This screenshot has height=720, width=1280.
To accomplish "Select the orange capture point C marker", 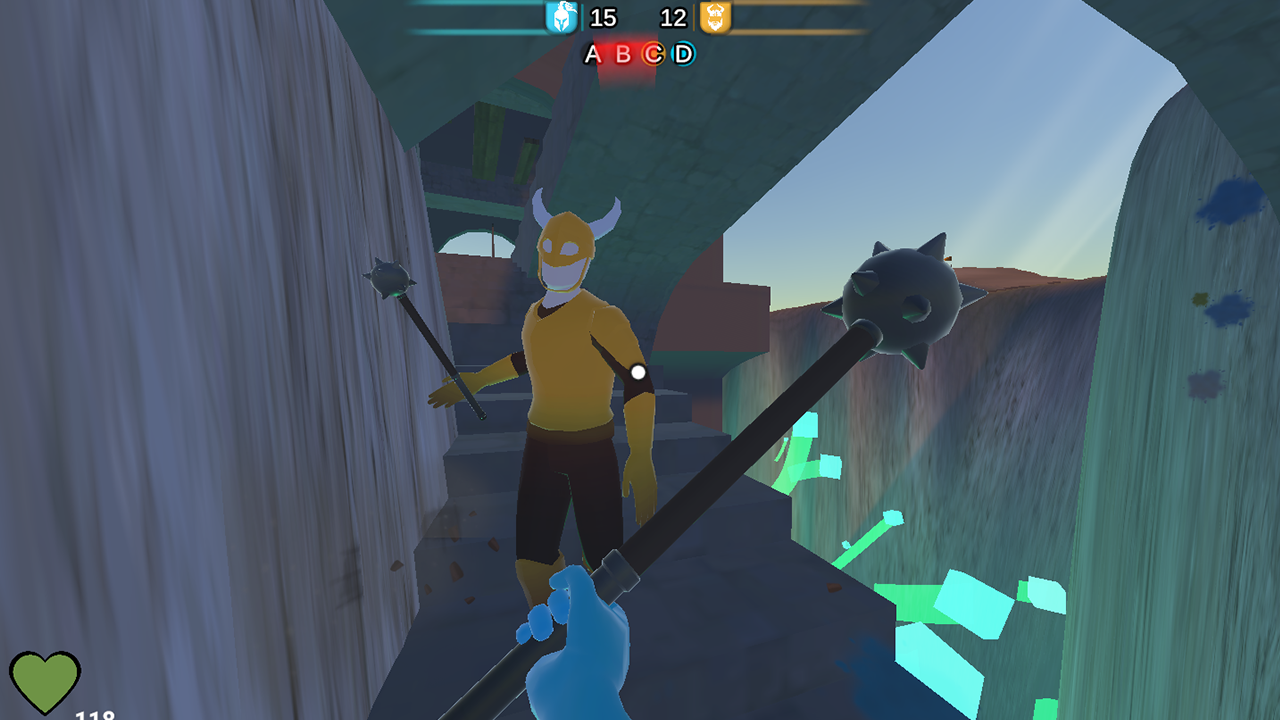I will tap(654, 54).
